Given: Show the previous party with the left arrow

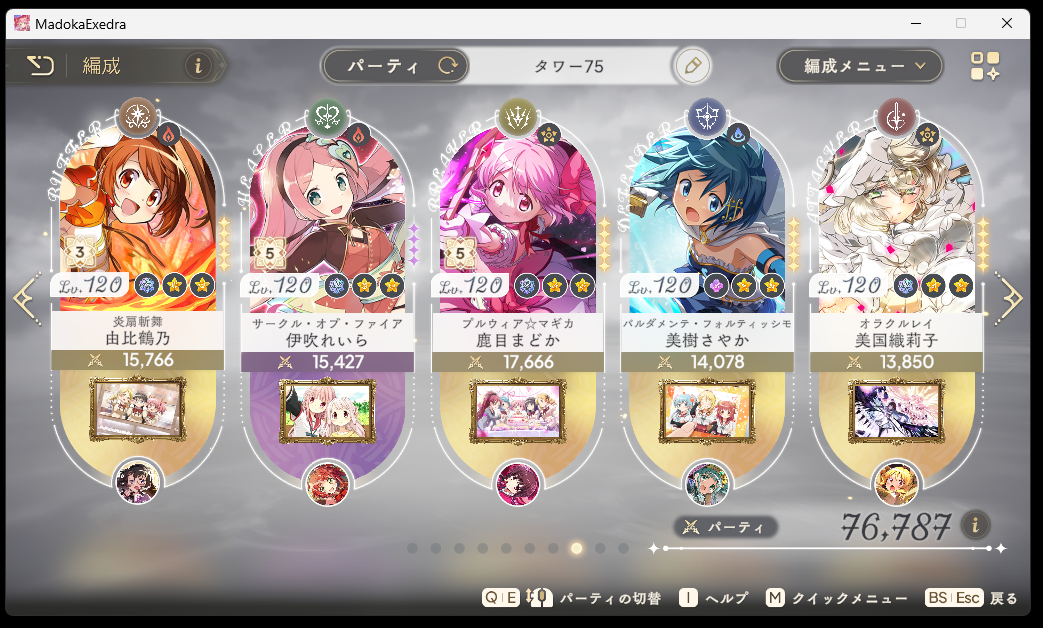Looking at the screenshot, I should tap(23, 299).
